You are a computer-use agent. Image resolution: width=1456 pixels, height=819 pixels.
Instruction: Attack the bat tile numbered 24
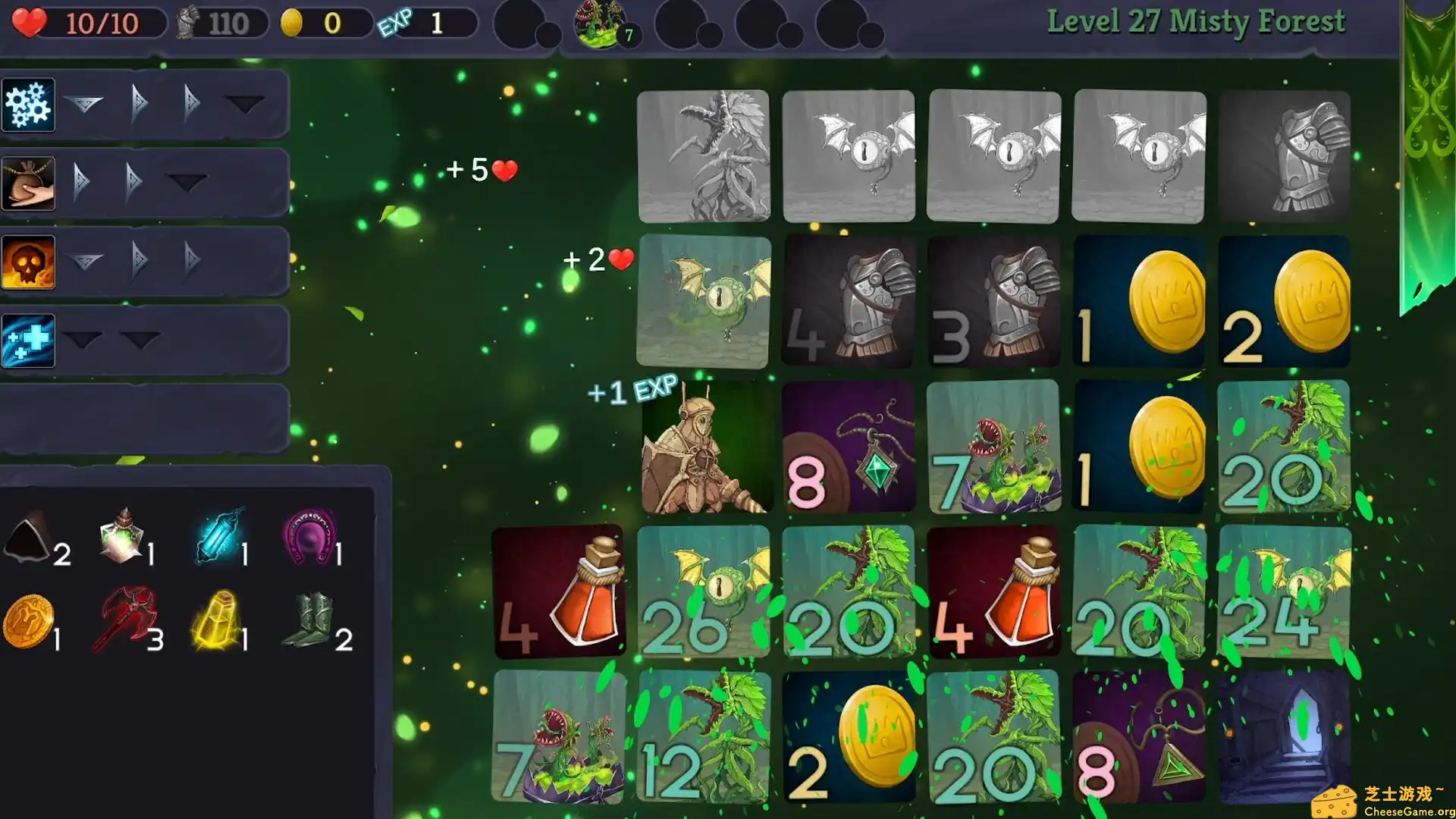click(1285, 591)
